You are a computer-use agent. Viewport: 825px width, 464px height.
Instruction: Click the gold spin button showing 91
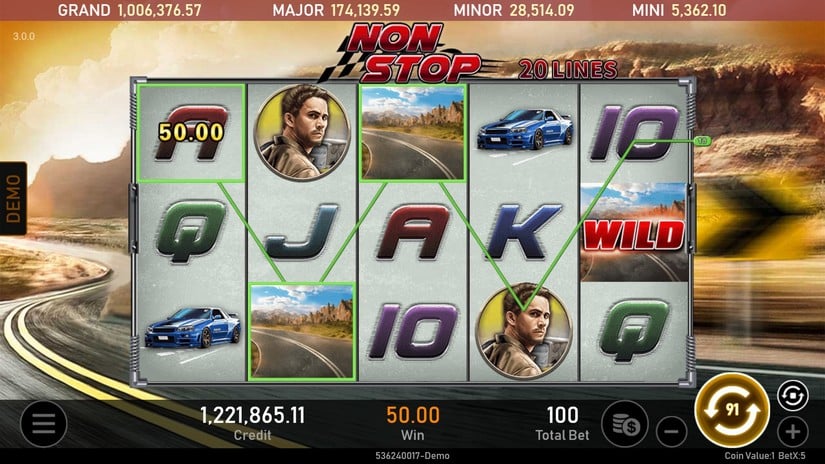click(731, 409)
